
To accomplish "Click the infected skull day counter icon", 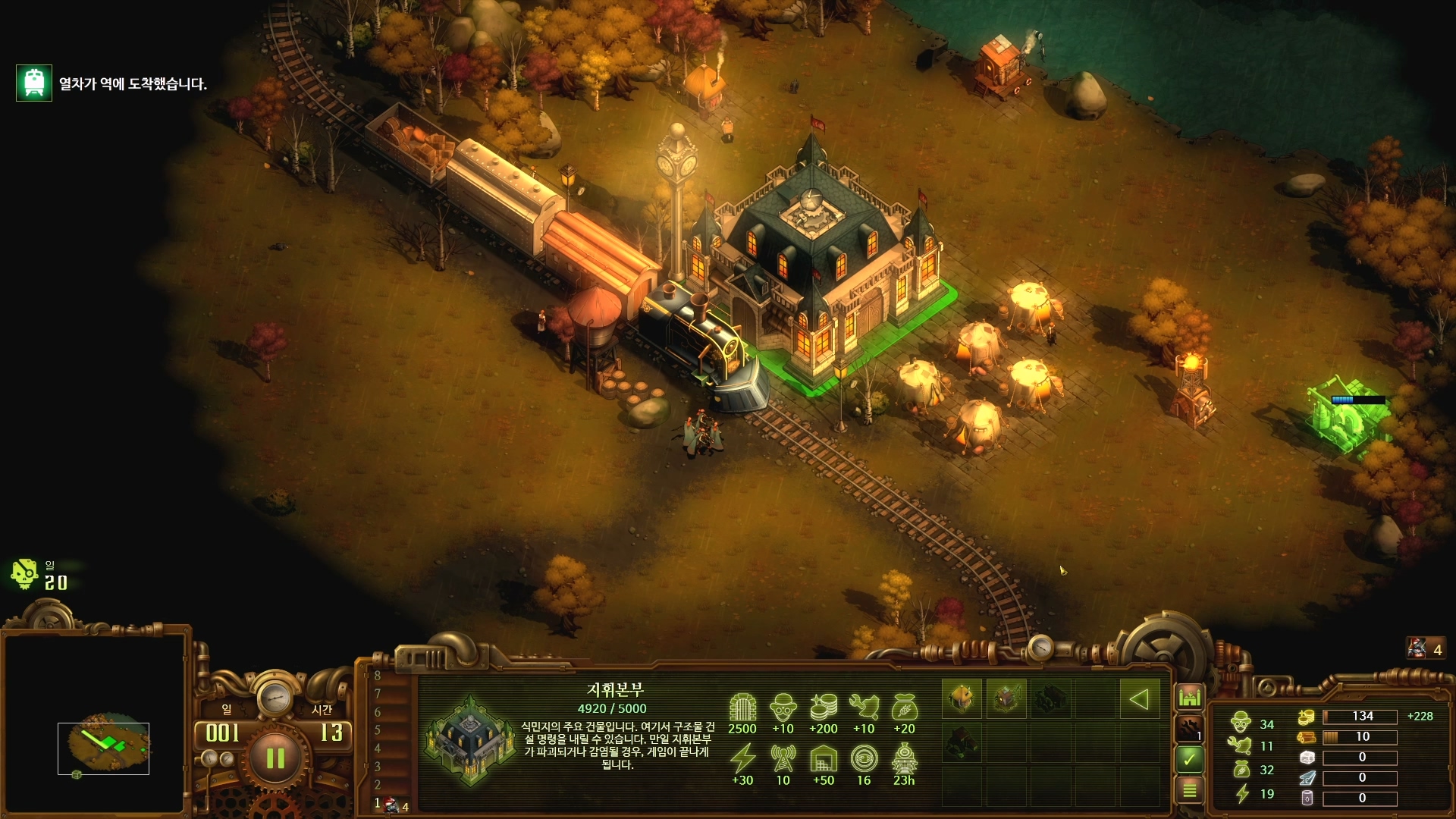I will (24, 575).
